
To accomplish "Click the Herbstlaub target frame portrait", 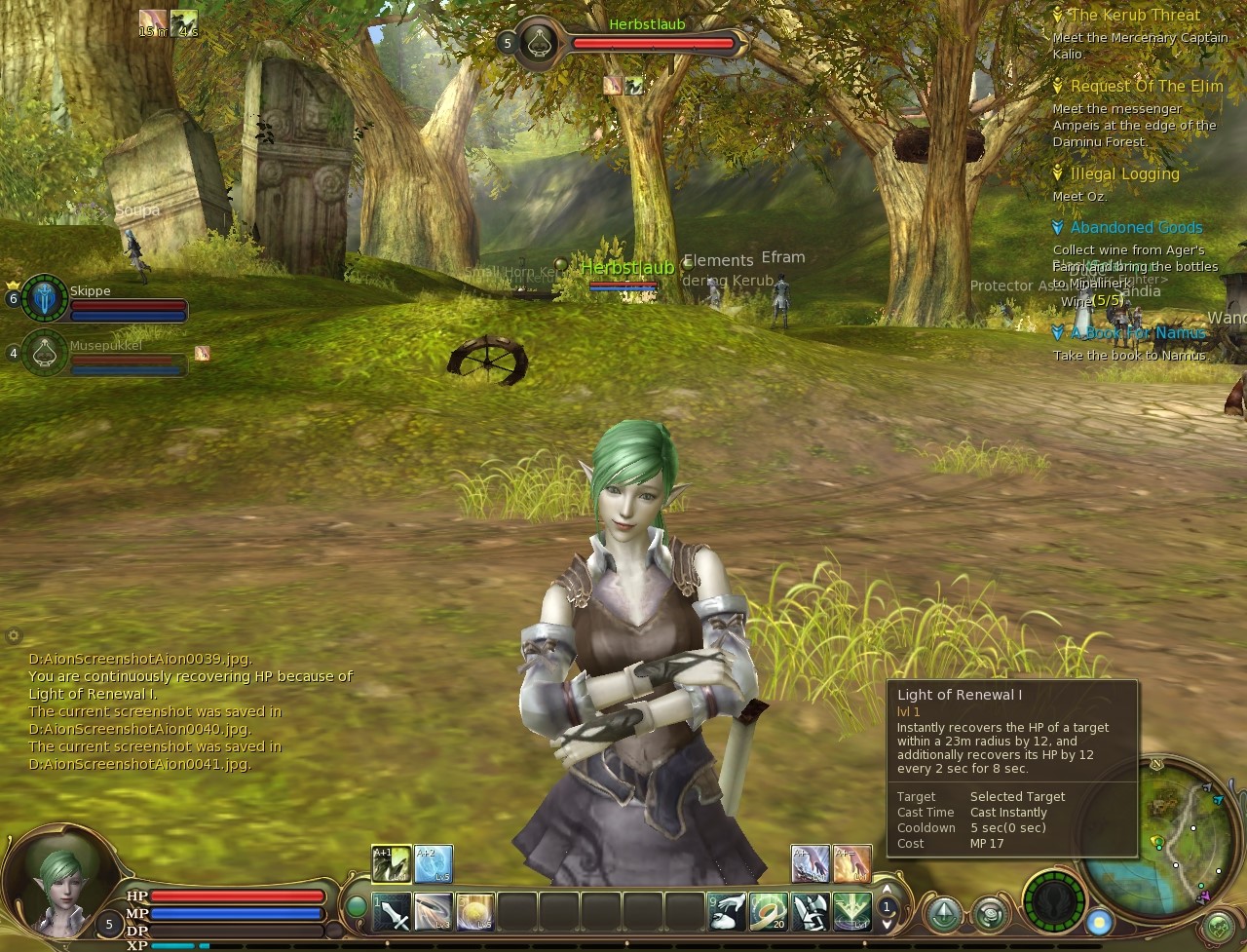I will coord(537,43).
